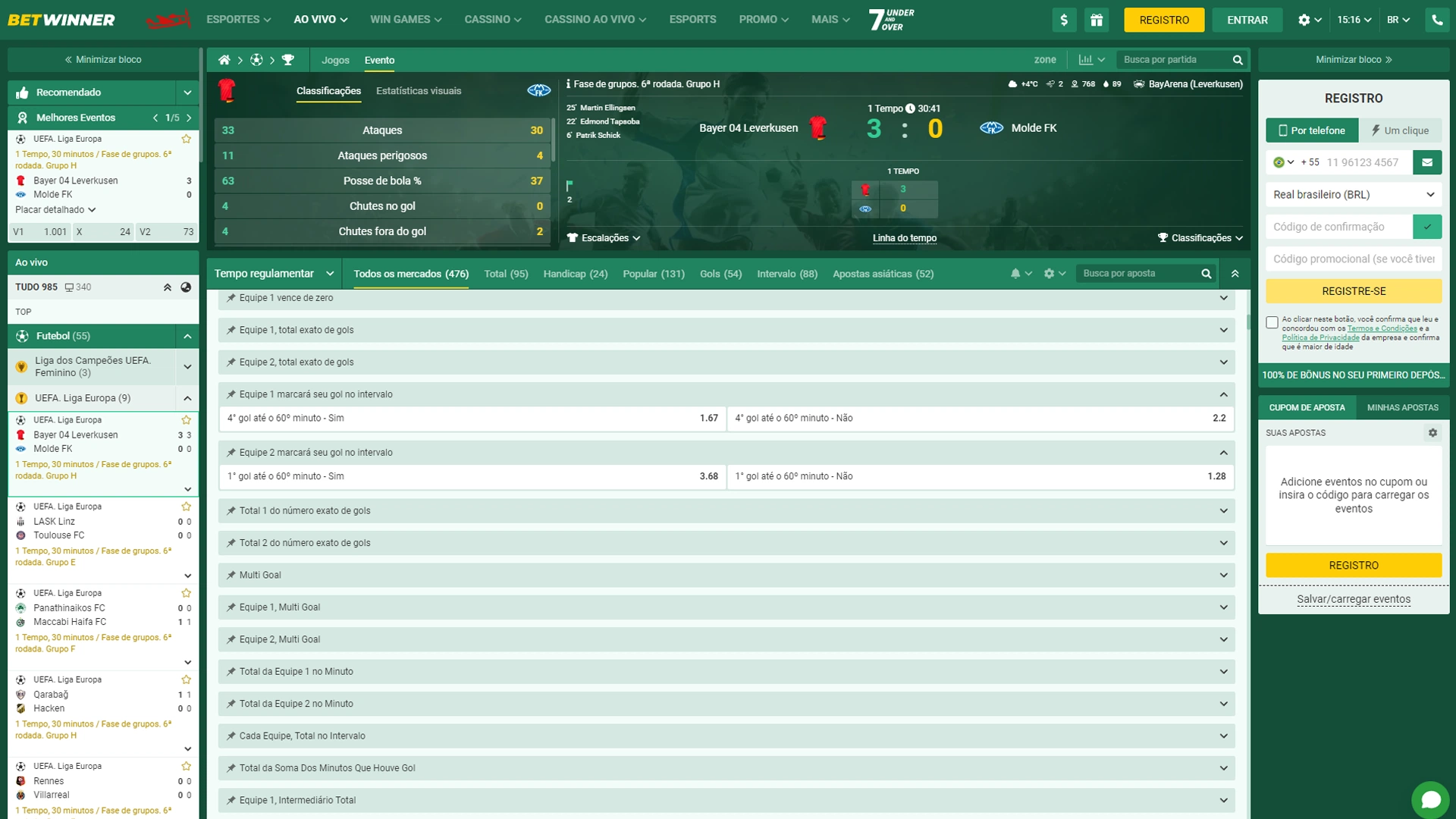Image resolution: width=1456 pixels, height=819 pixels.
Task: Click the home breadcrumb icon
Action: (224, 58)
